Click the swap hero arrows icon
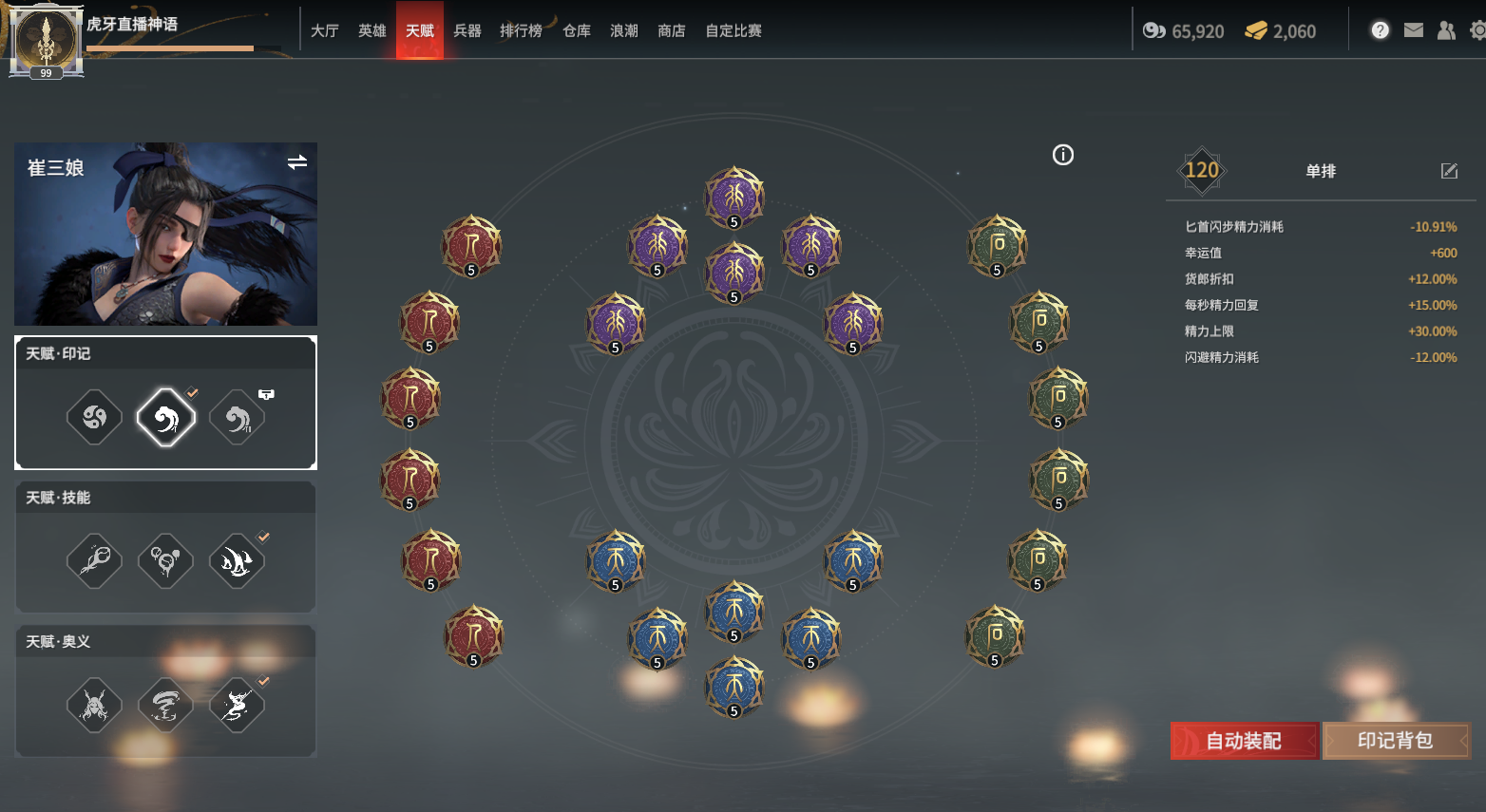Screen dimensions: 1486x812 297,162
